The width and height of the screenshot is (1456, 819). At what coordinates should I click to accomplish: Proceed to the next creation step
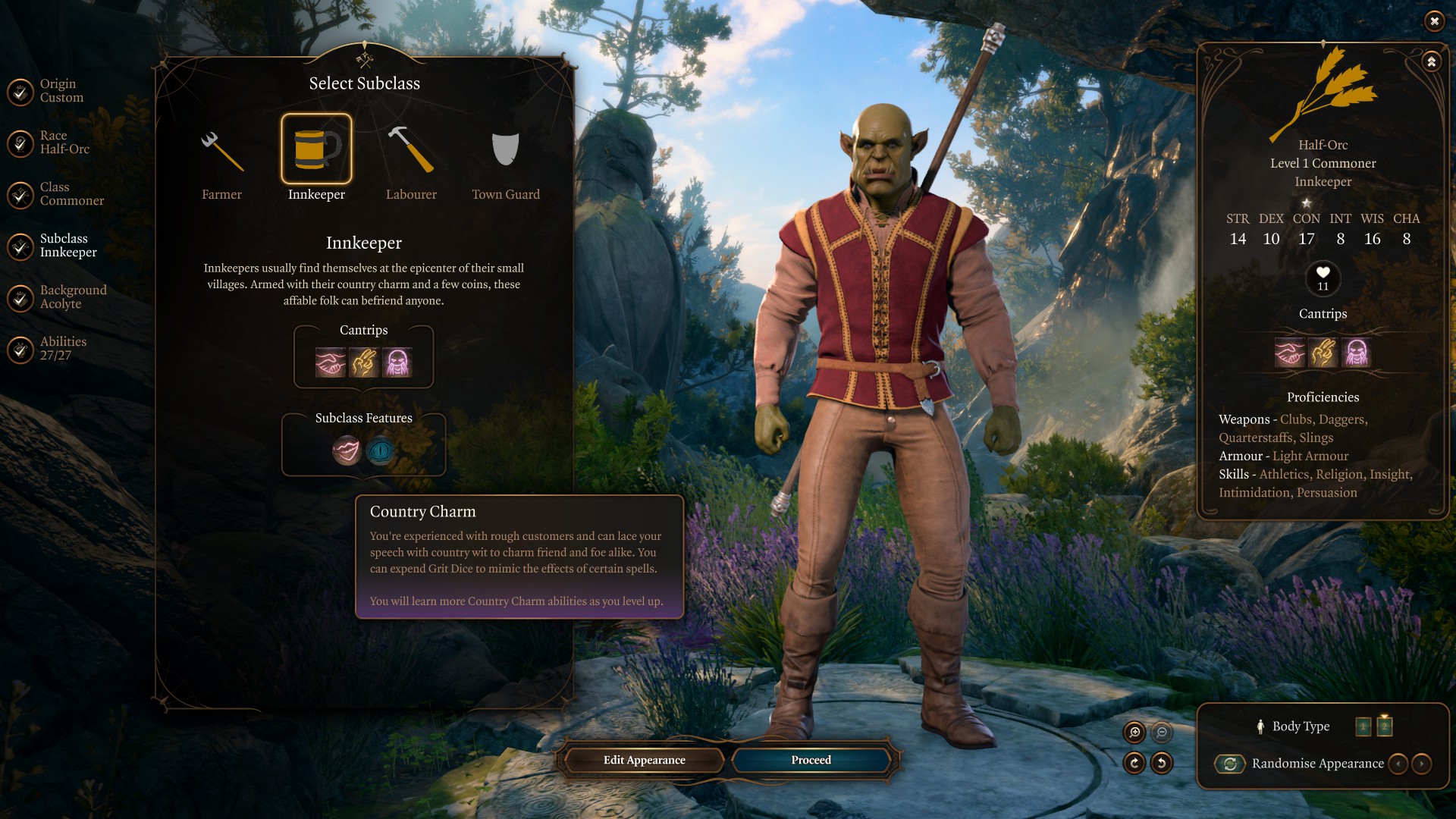pos(811,760)
